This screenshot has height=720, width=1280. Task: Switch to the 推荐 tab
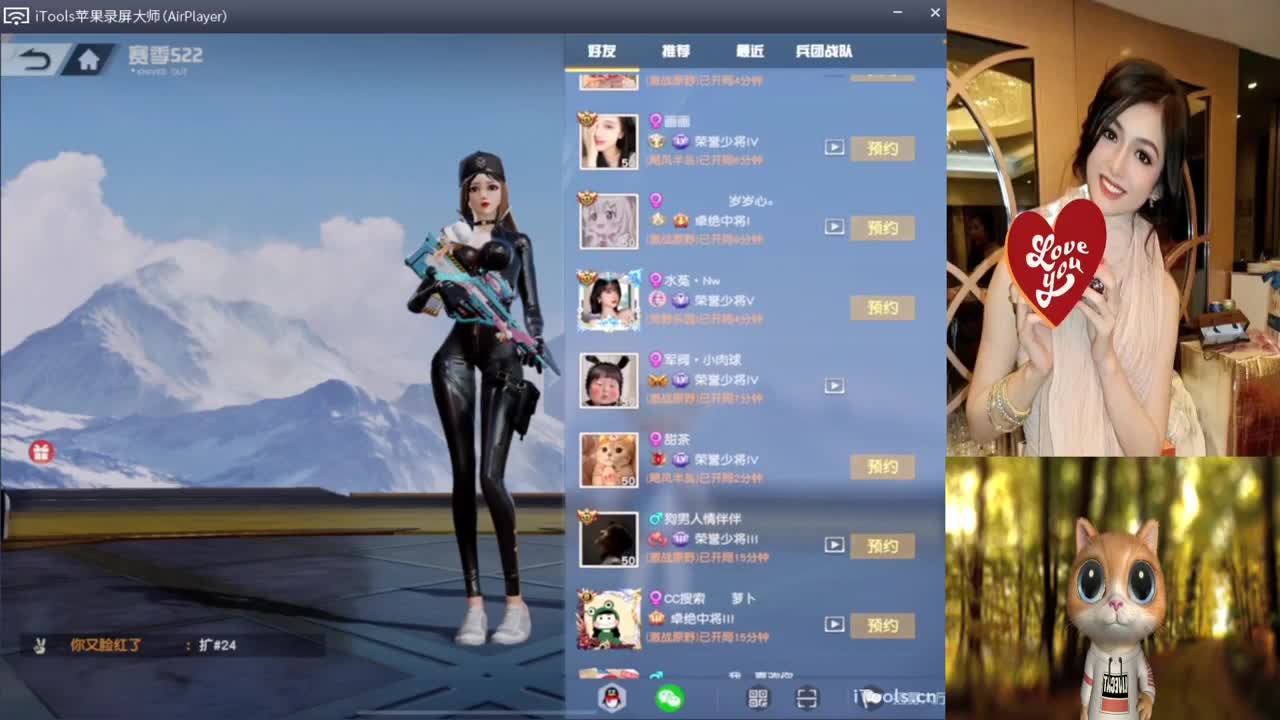click(676, 51)
